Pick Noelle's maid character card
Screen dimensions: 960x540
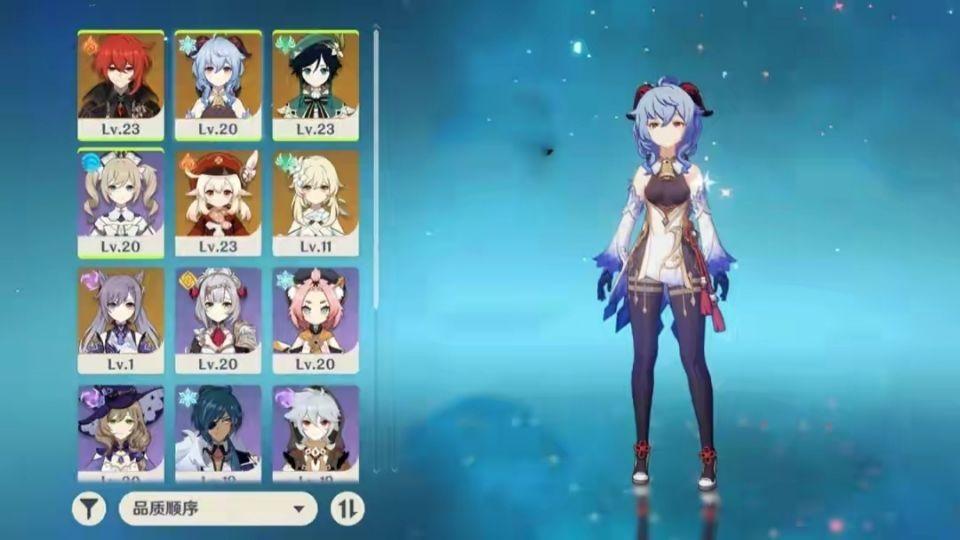pos(218,320)
